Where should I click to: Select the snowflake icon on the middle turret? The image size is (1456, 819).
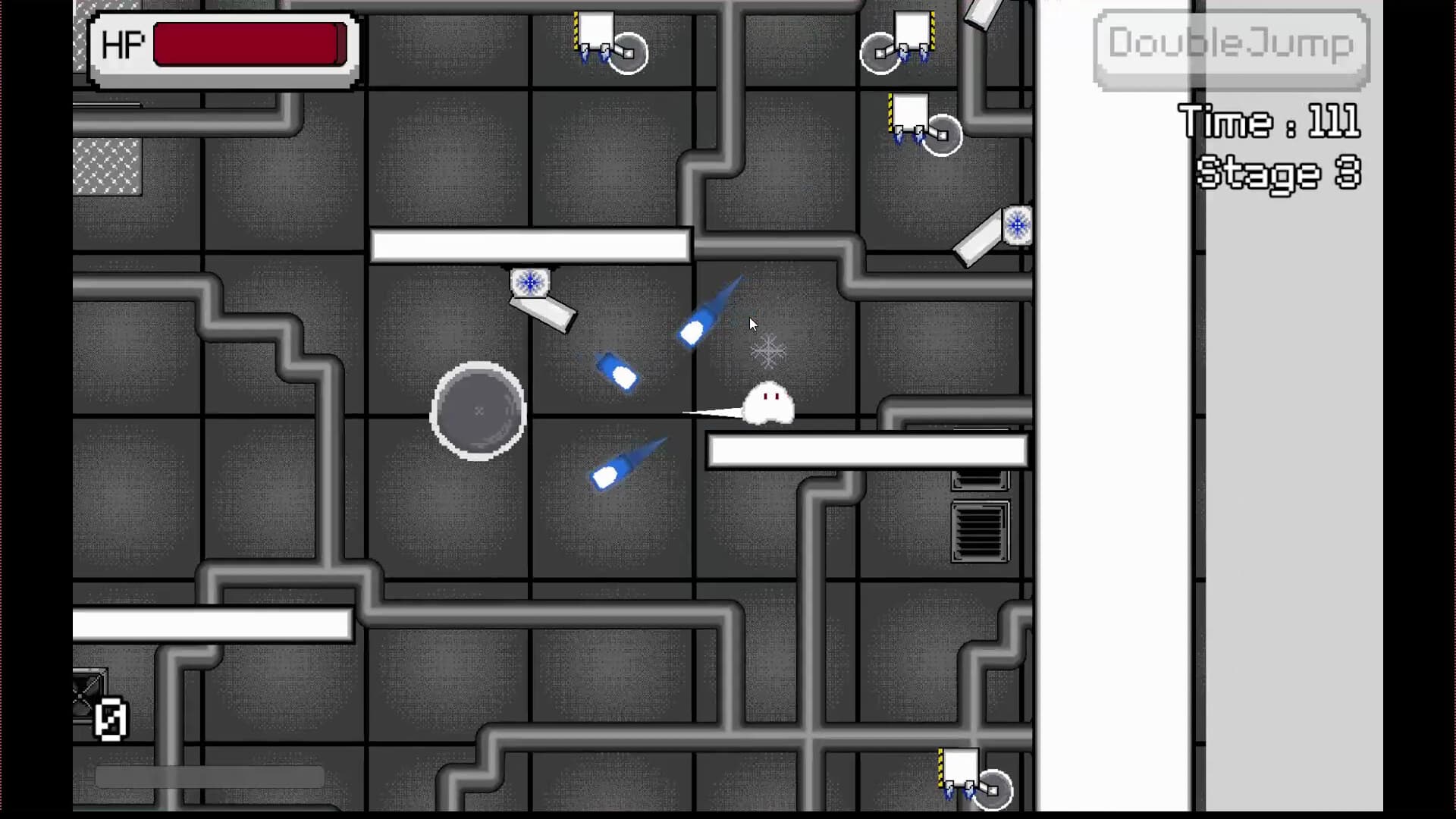[x=529, y=283]
